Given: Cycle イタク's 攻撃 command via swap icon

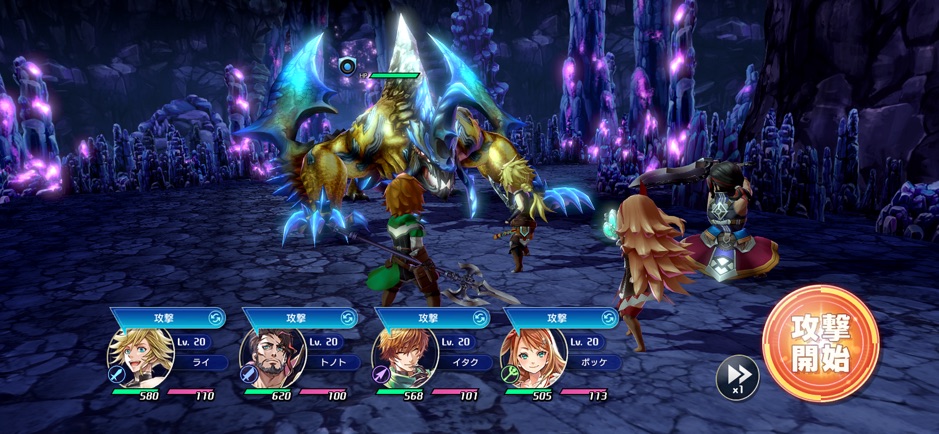Looking at the screenshot, I should [x=479, y=318].
